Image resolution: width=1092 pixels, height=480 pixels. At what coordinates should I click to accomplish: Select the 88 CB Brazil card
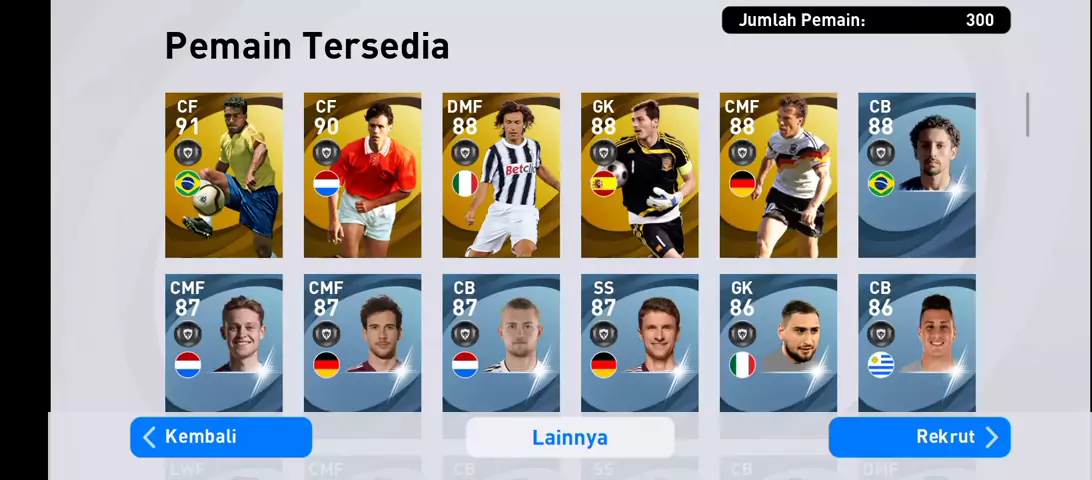(x=917, y=175)
